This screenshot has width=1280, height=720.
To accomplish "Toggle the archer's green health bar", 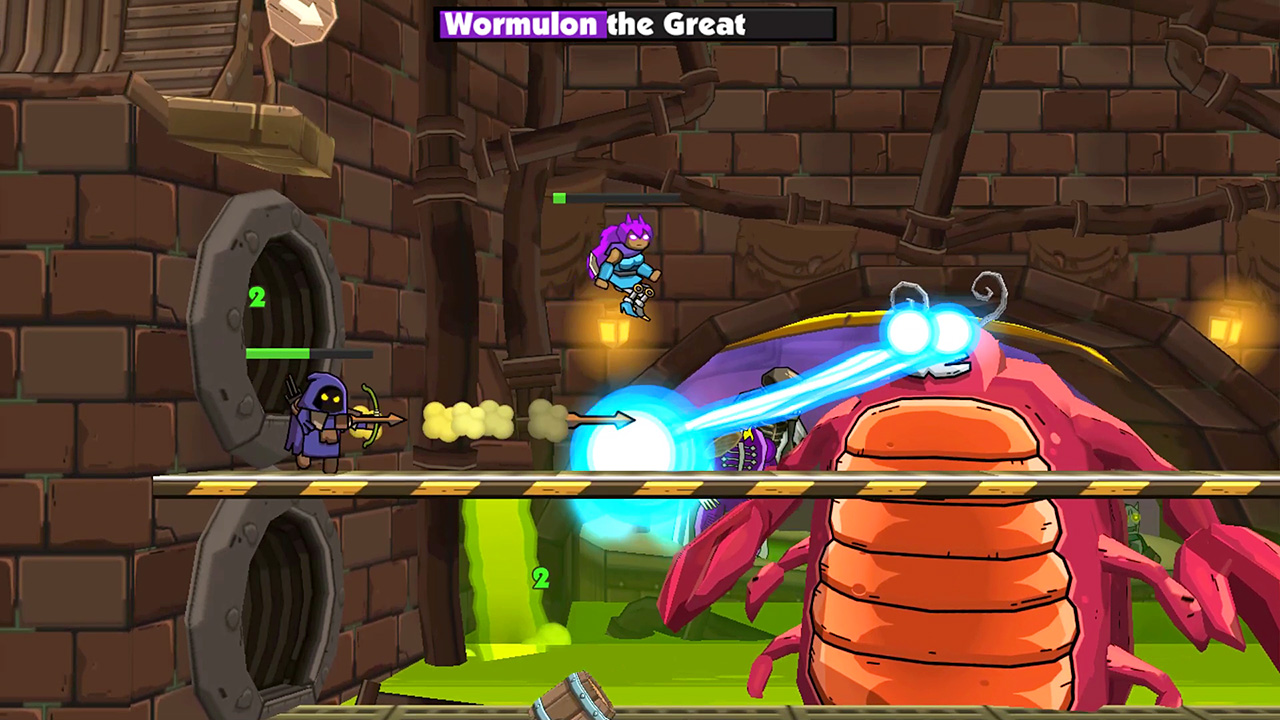I will click(x=280, y=353).
